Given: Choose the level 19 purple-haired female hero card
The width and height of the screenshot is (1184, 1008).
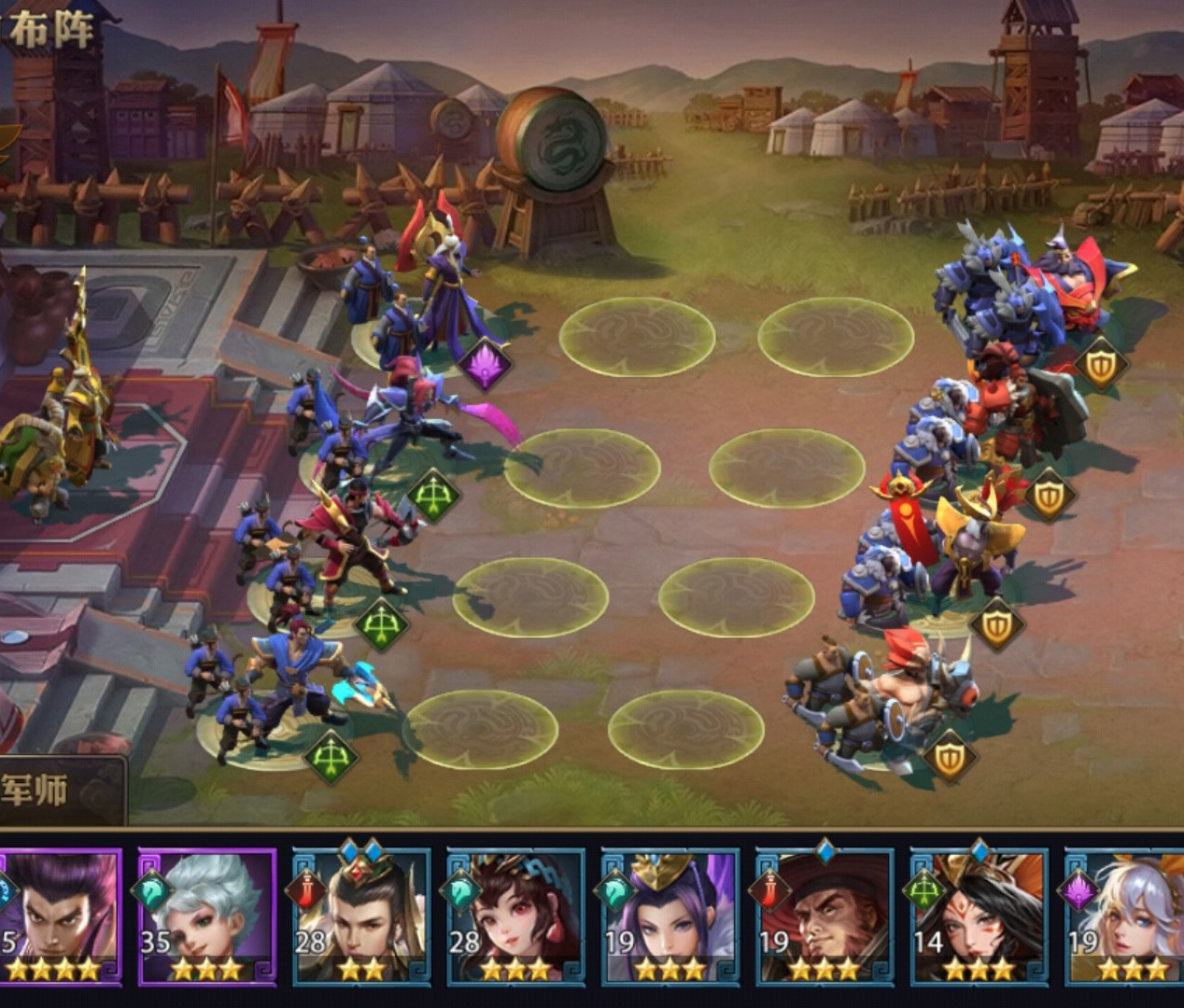Looking at the screenshot, I should 670,915.
